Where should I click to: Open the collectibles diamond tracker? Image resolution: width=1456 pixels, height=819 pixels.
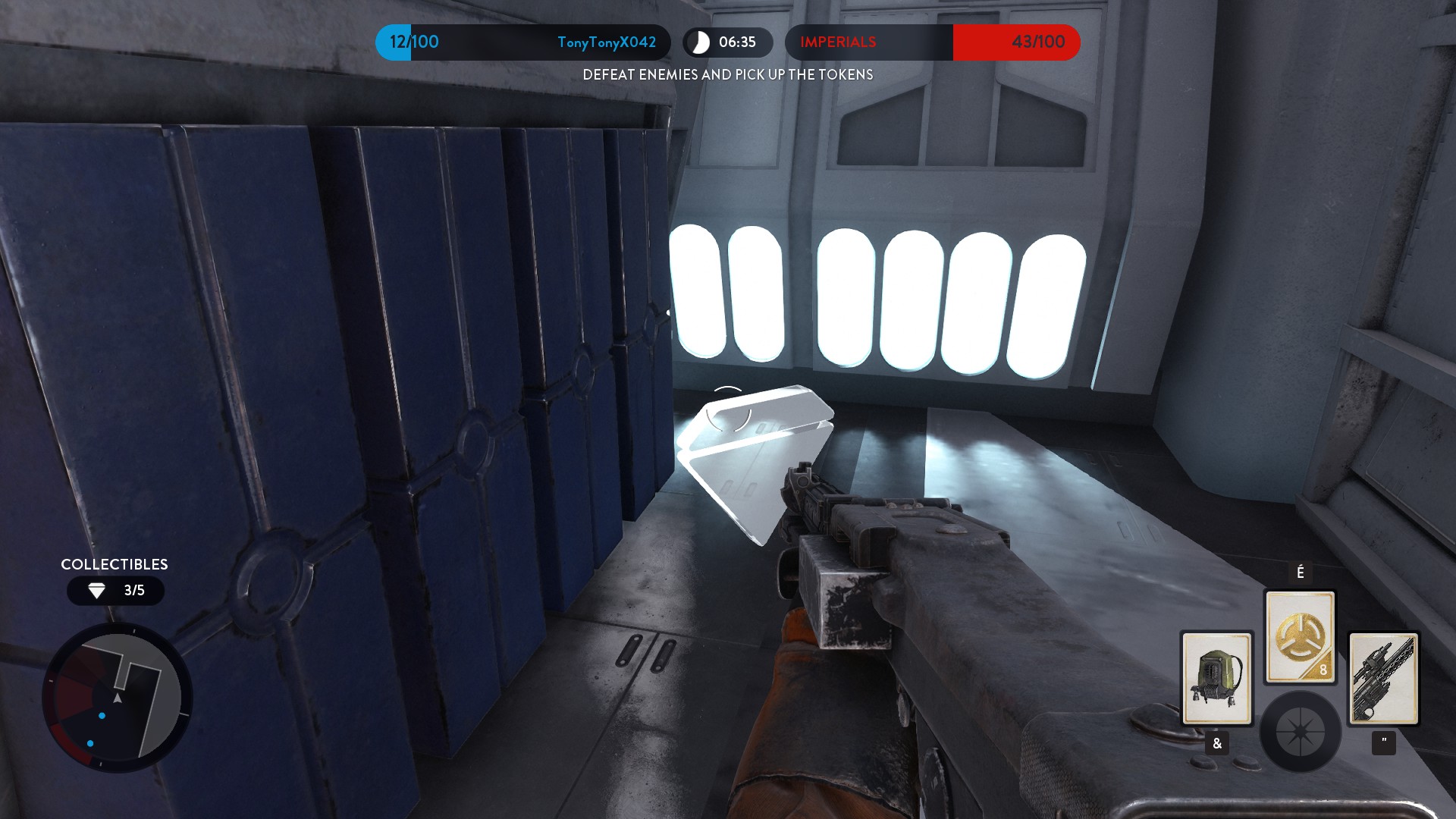click(115, 591)
